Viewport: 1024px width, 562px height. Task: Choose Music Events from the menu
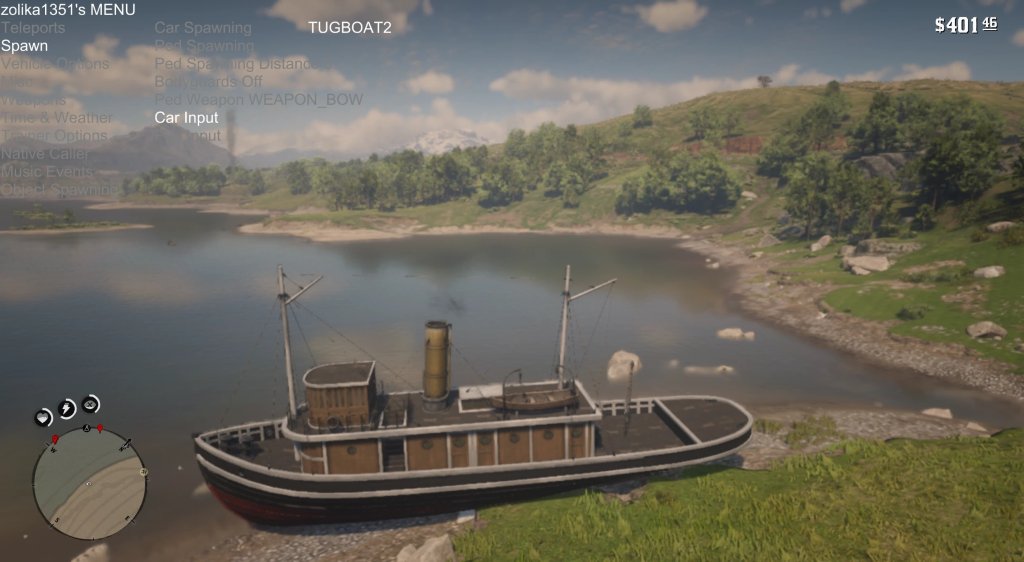click(x=47, y=172)
